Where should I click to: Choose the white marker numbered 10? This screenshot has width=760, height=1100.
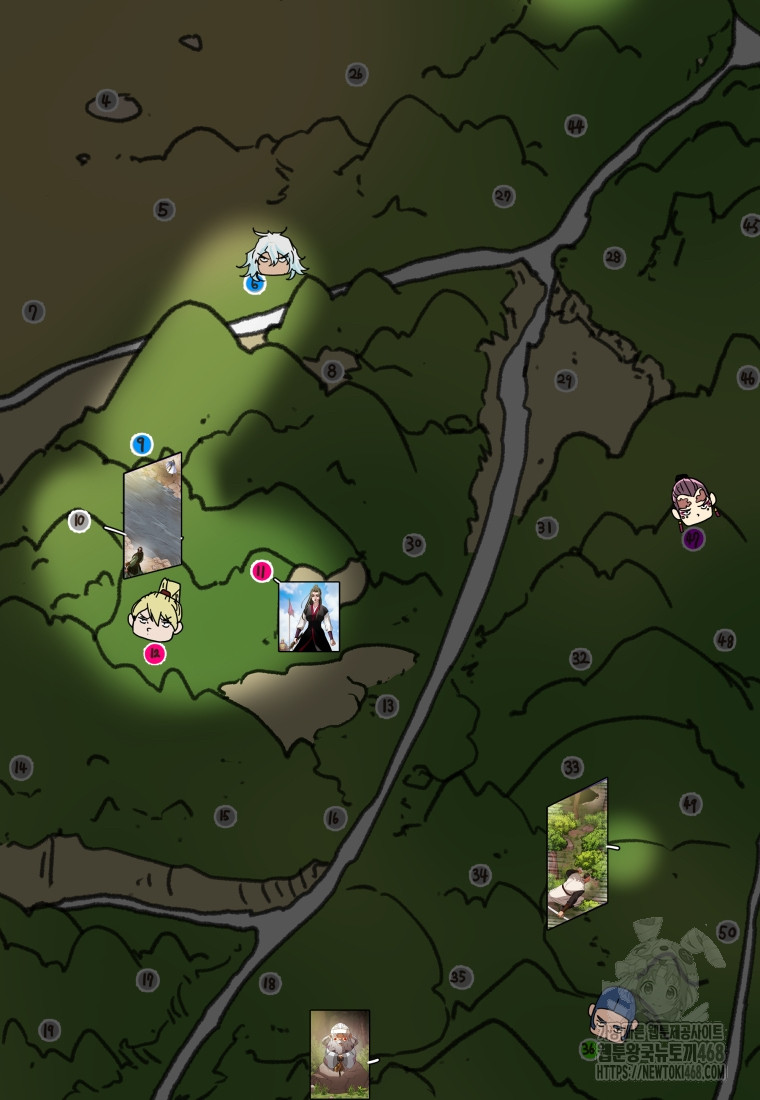80,521
